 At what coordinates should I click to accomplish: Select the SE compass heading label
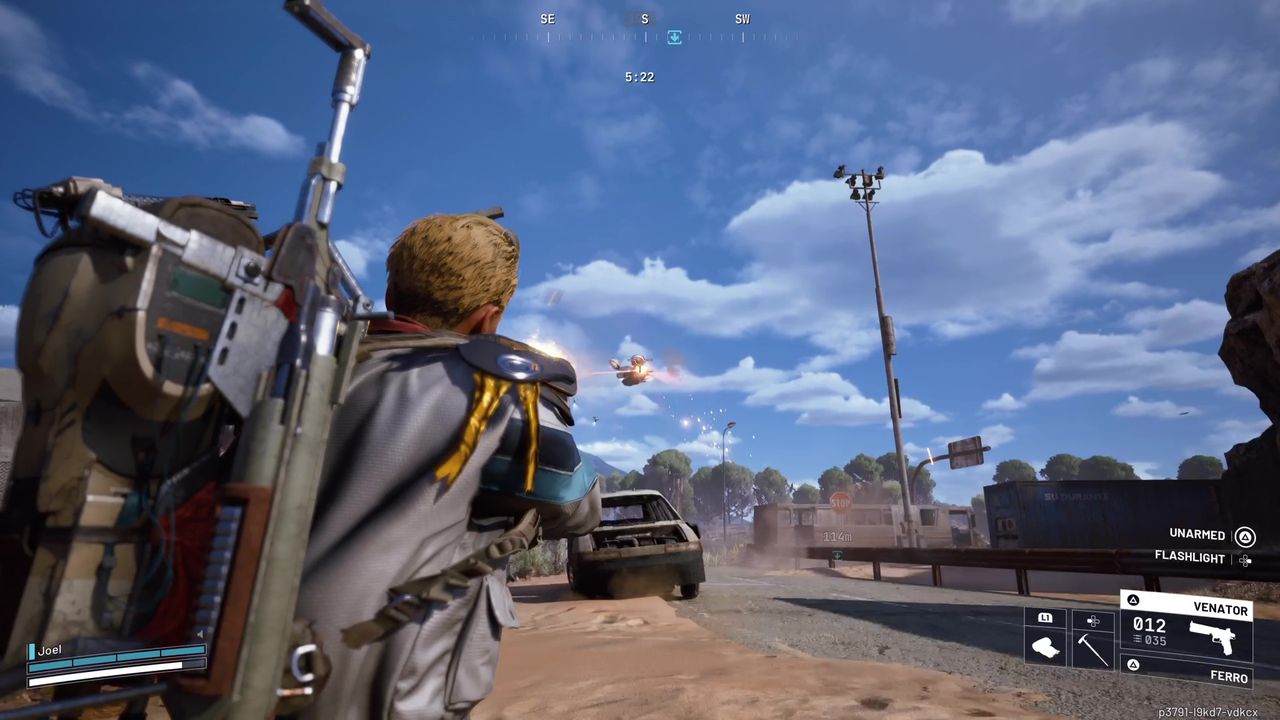pyautogui.click(x=547, y=19)
